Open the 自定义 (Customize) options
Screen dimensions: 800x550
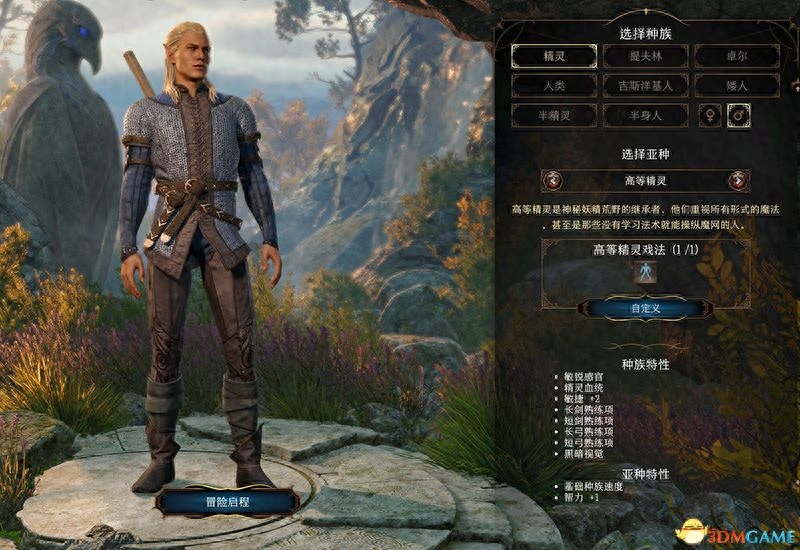point(645,308)
